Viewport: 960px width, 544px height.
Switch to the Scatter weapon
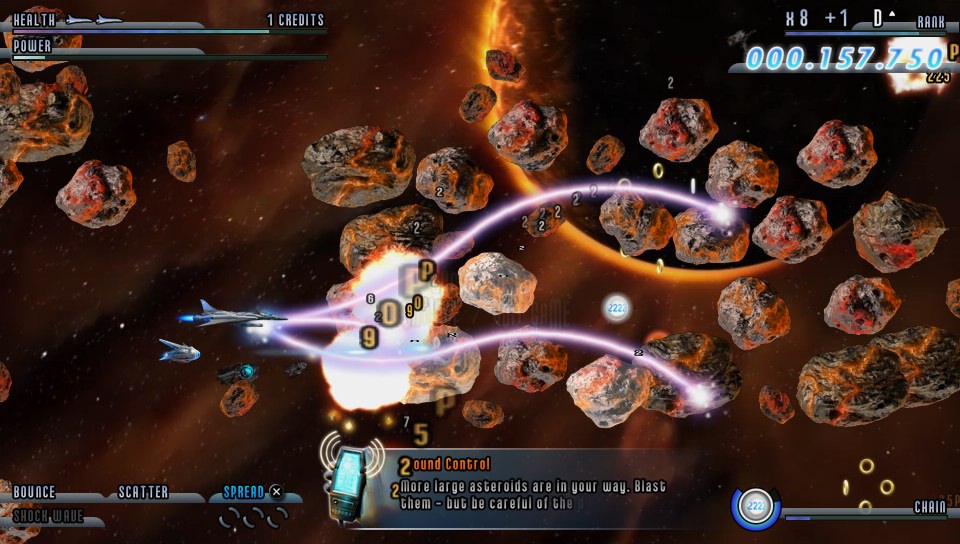click(144, 493)
